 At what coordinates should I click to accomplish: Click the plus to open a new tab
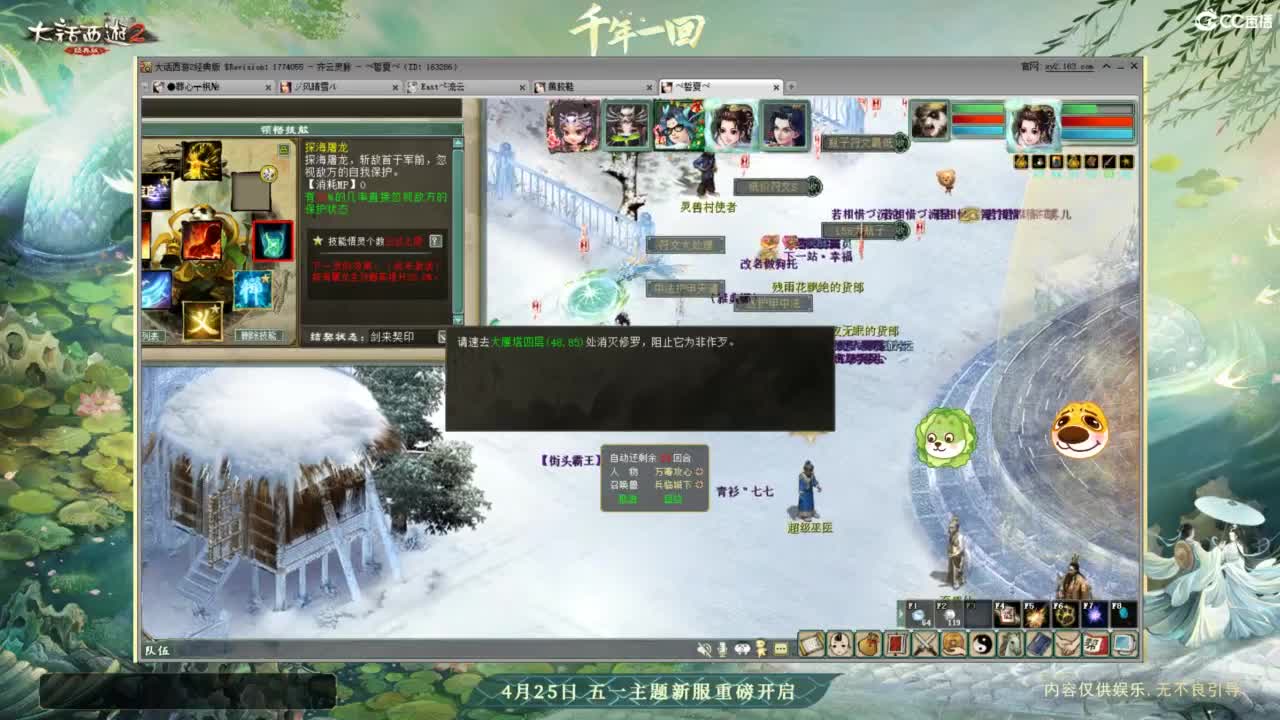coord(790,87)
